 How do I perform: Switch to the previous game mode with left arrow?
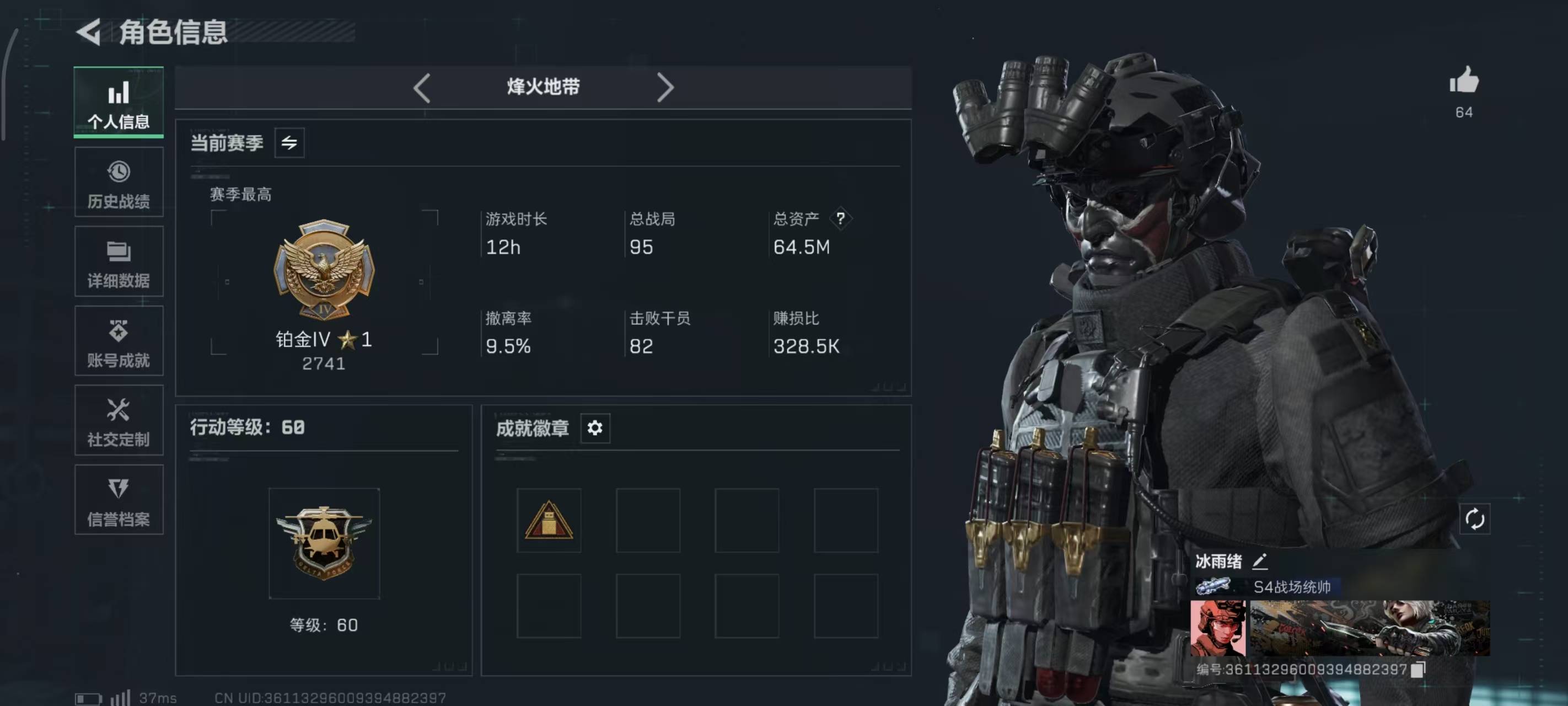(422, 88)
